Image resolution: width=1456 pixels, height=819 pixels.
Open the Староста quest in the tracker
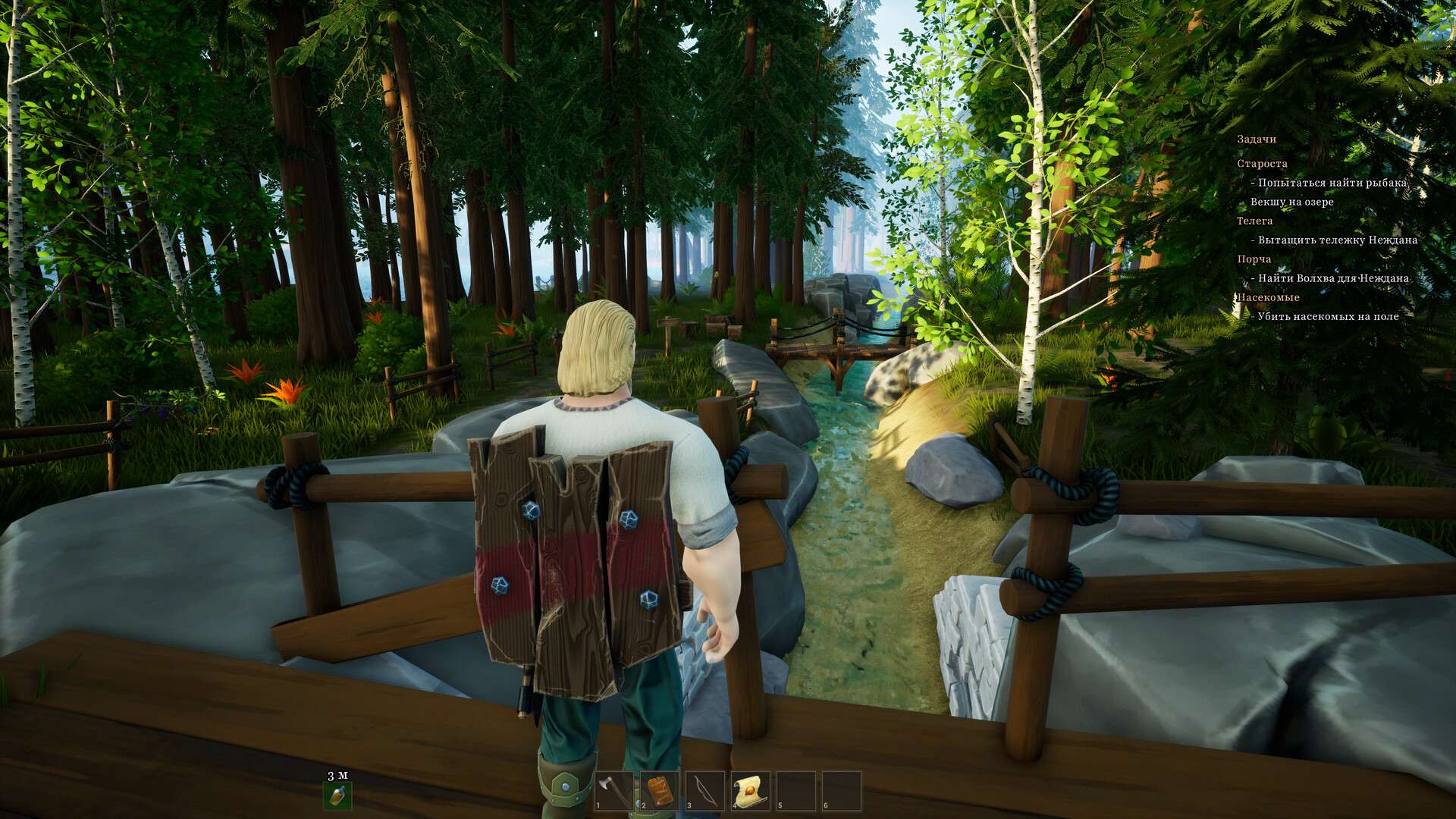click(1262, 164)
